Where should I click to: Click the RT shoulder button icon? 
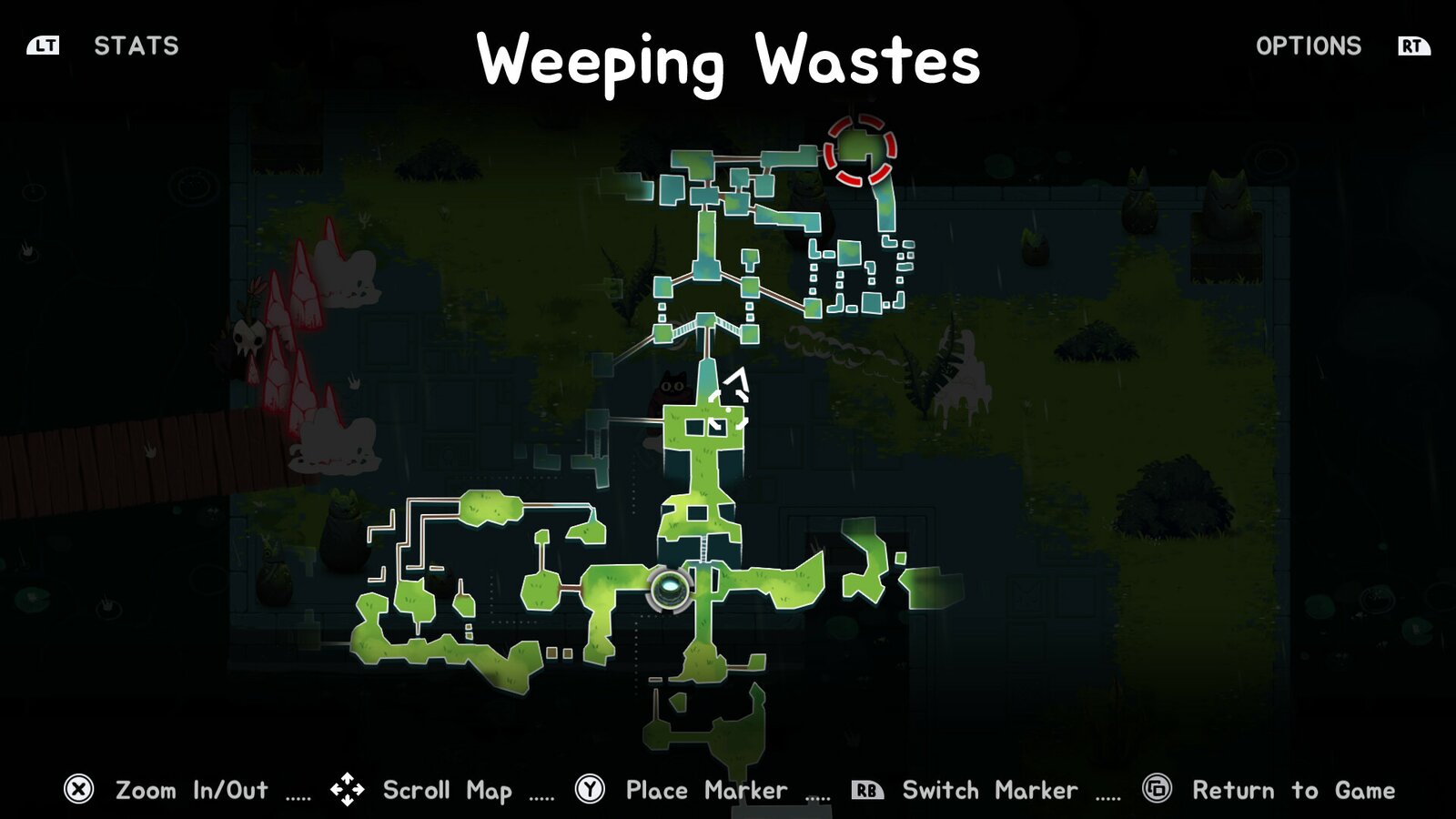1412,46
